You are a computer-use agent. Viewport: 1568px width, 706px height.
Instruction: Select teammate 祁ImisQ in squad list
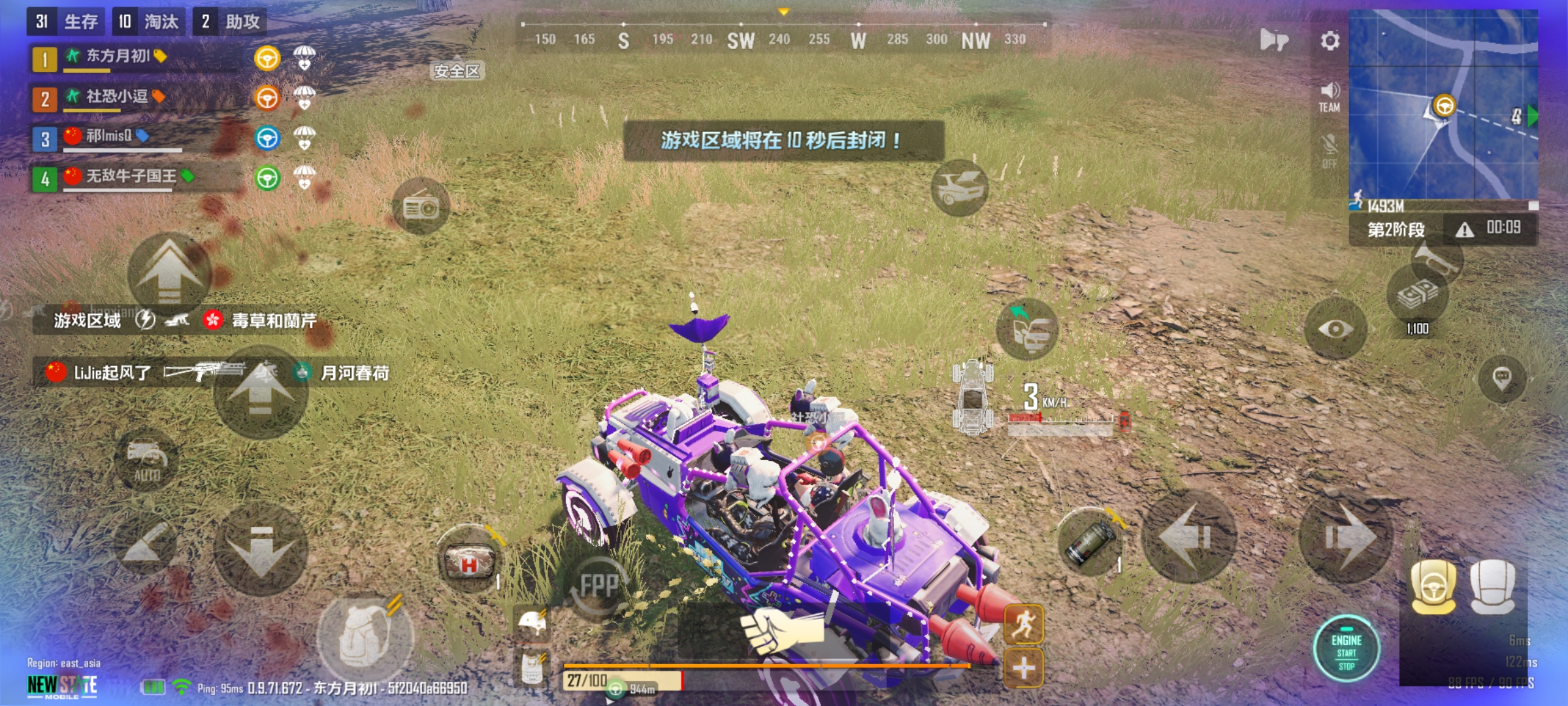(x=109, y=137)
